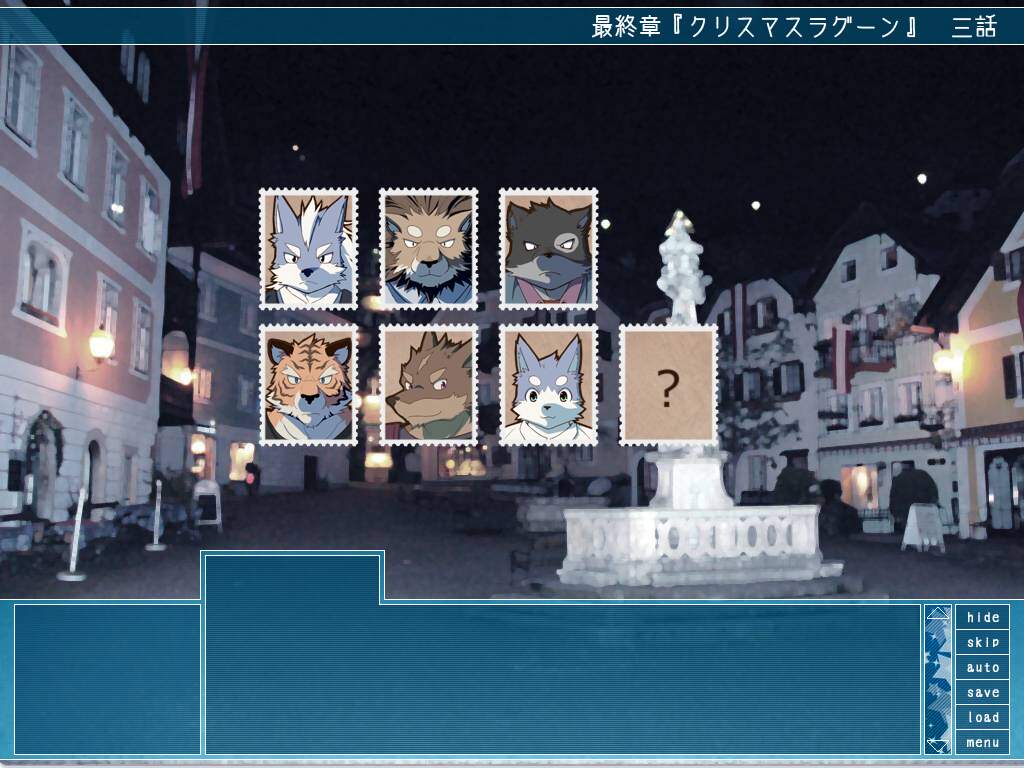This screenshot has height=768, width=1024.
Task: Choose the brown maned lion portrait stamp
Action: 428,248
